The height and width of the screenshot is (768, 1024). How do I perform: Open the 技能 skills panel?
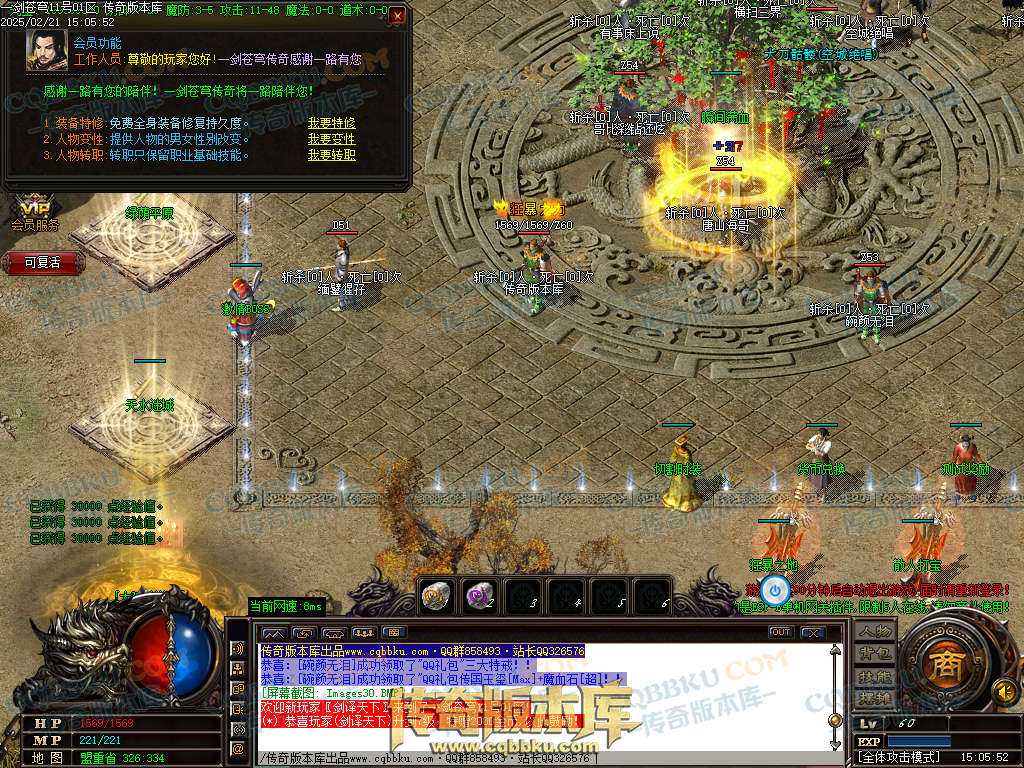tap(875, 677)
